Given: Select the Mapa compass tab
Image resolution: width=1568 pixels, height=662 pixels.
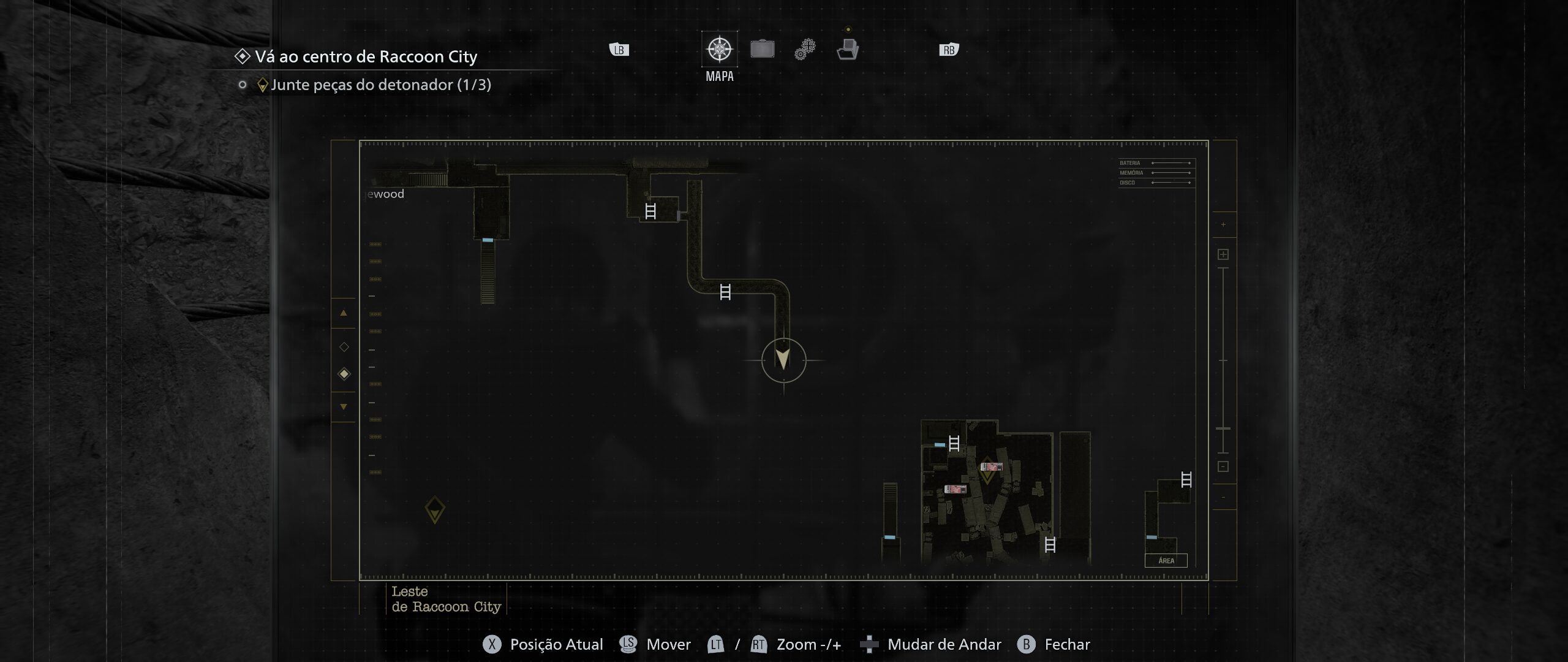Looking at the screenshot, I should 719,49.
